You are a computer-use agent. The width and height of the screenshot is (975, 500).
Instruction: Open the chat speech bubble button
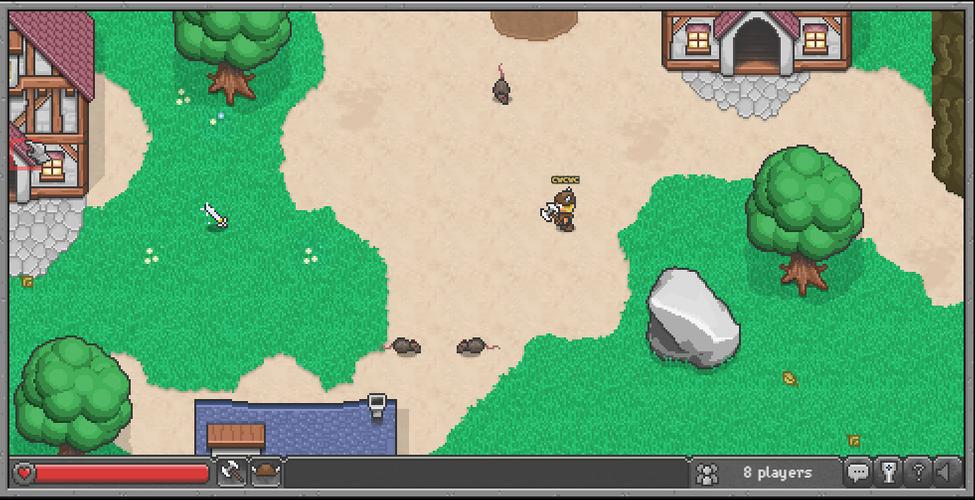[x=858, y=472]
